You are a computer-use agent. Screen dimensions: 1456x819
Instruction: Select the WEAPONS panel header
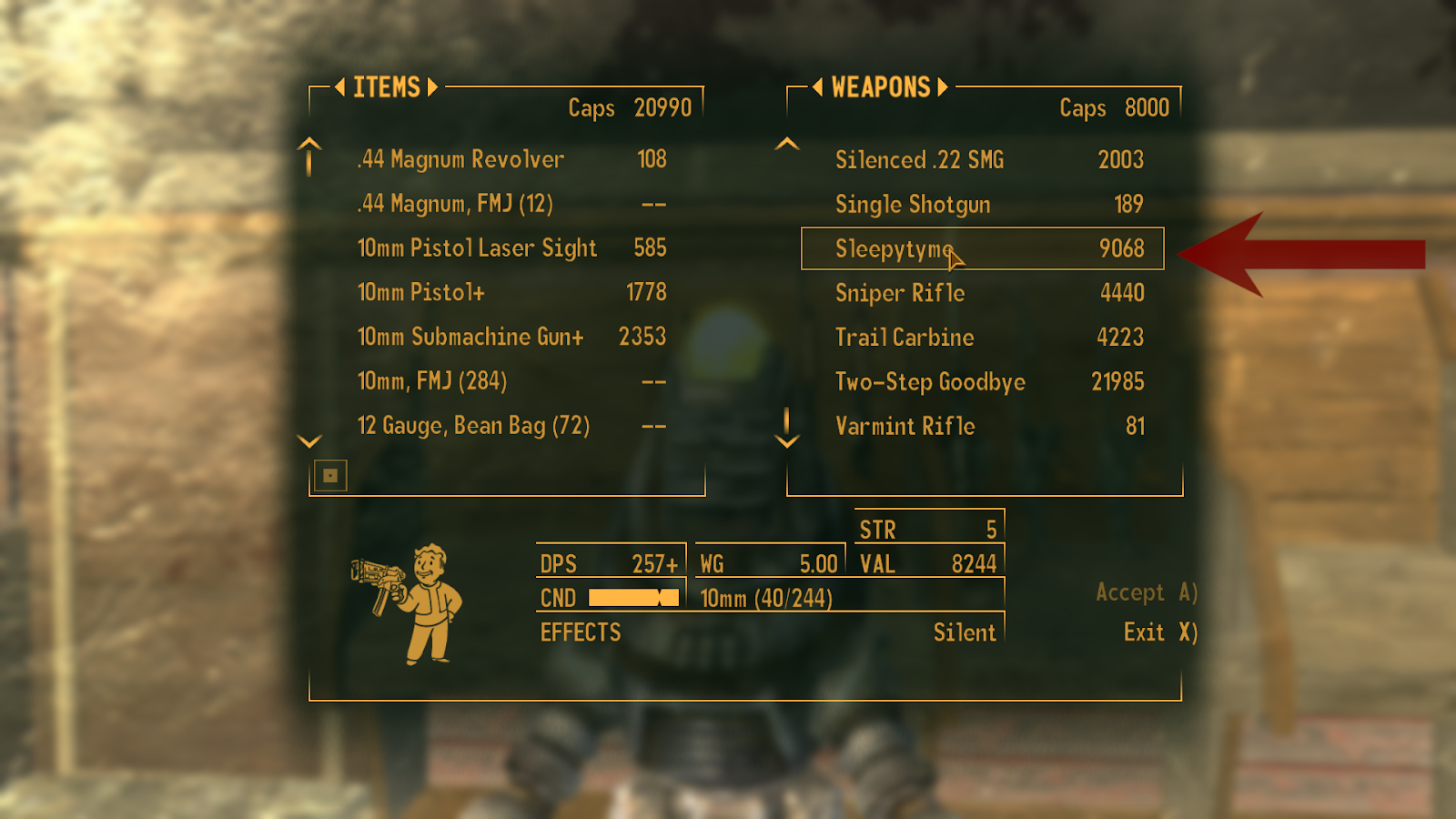(879, 87)
